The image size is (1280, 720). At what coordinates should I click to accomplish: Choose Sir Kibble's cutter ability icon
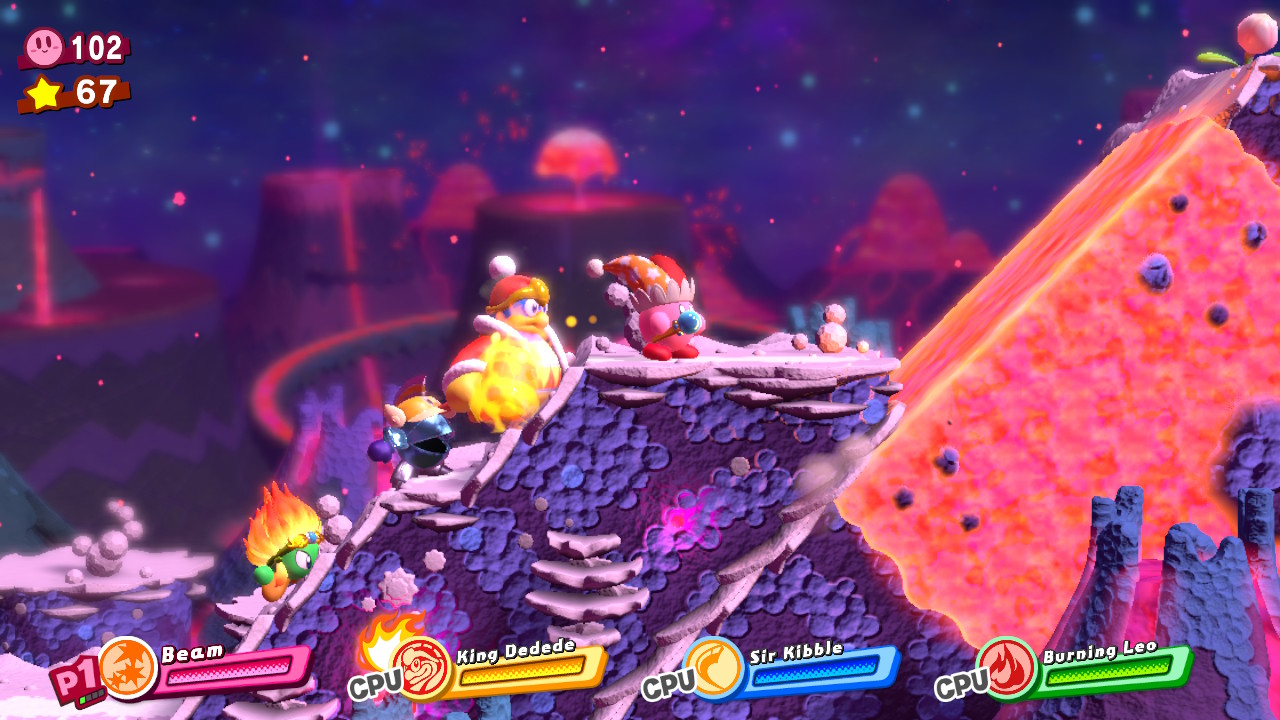click(714, 667)
